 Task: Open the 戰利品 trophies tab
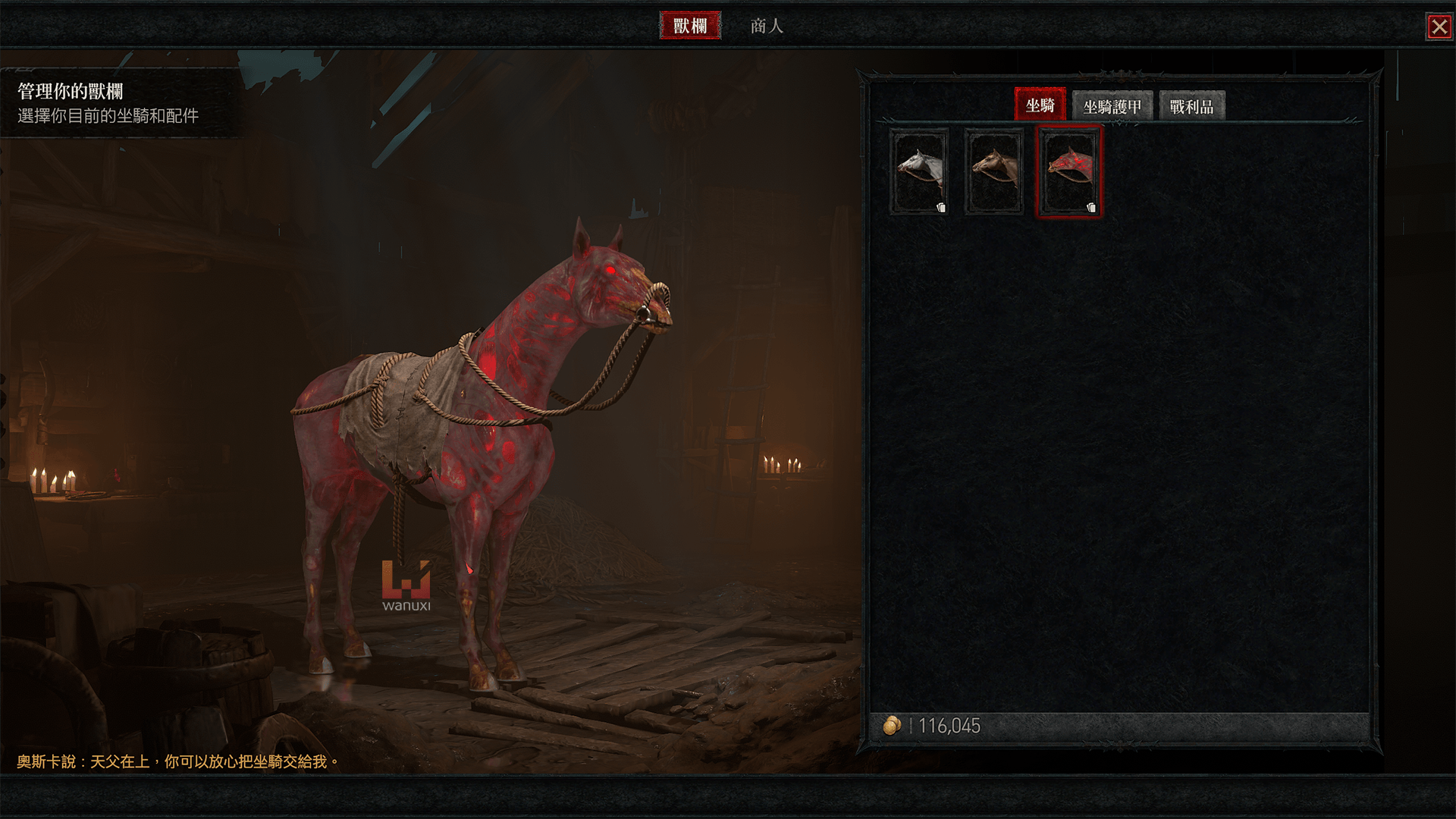[x=1191, y=107]
